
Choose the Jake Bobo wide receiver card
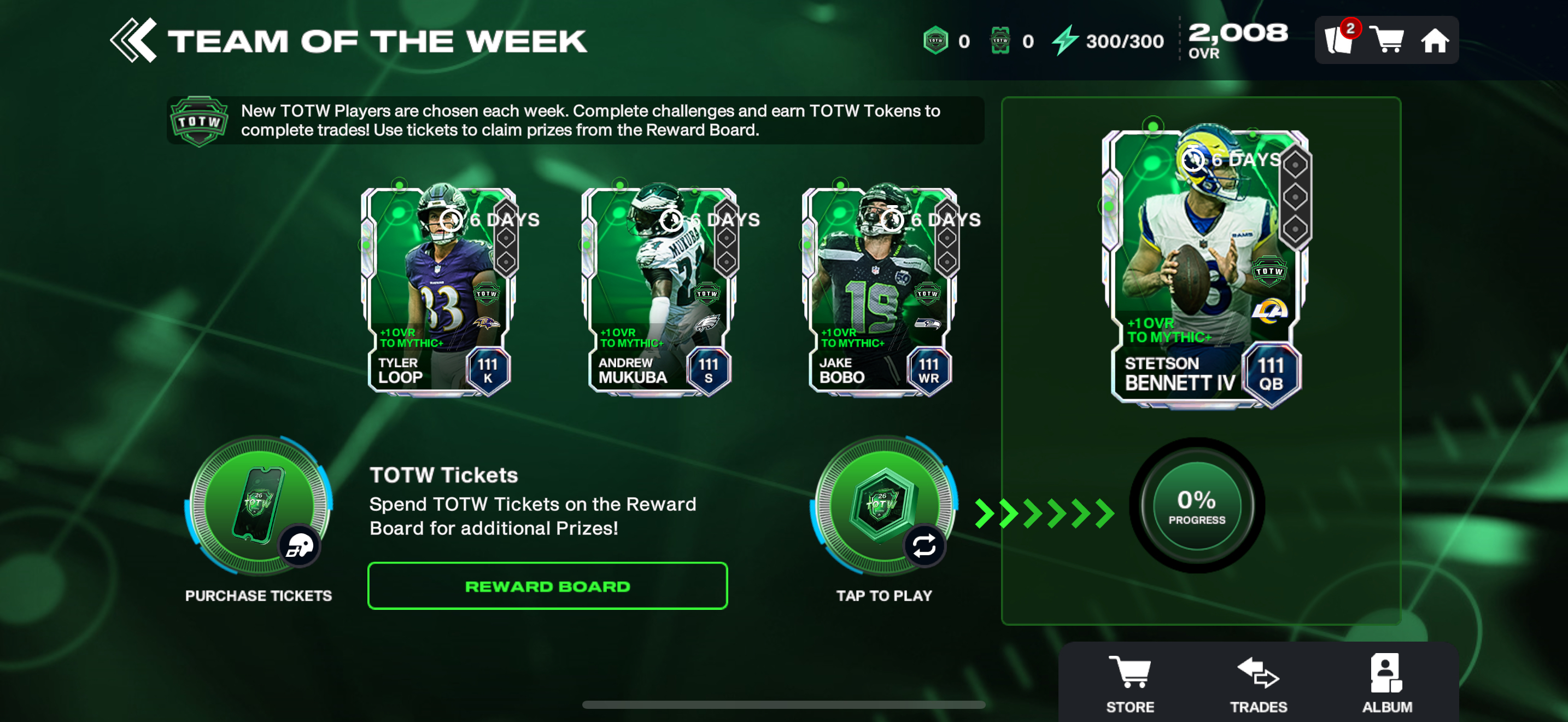click(880, 292)
